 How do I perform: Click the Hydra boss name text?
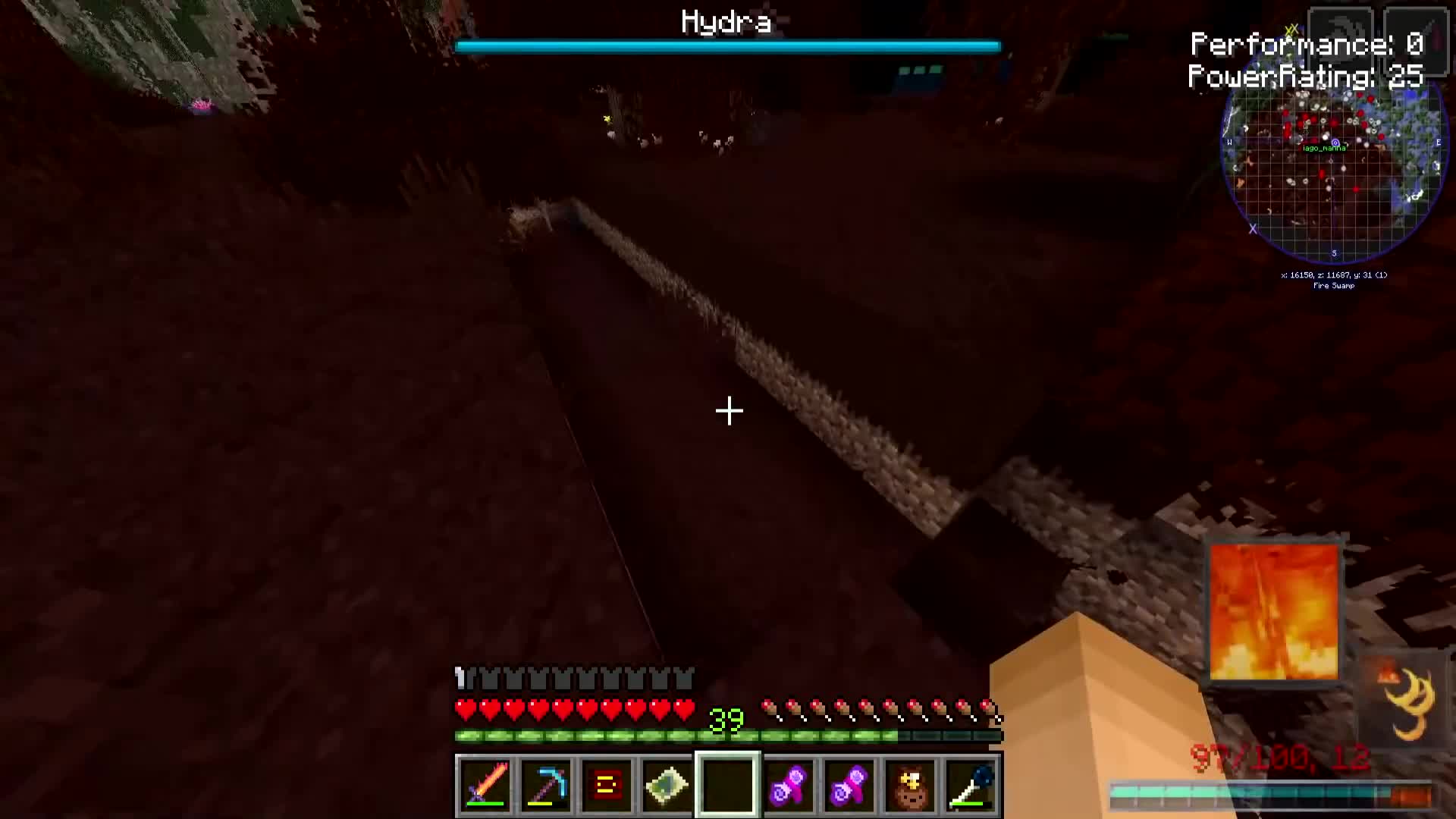pos(726,21)
